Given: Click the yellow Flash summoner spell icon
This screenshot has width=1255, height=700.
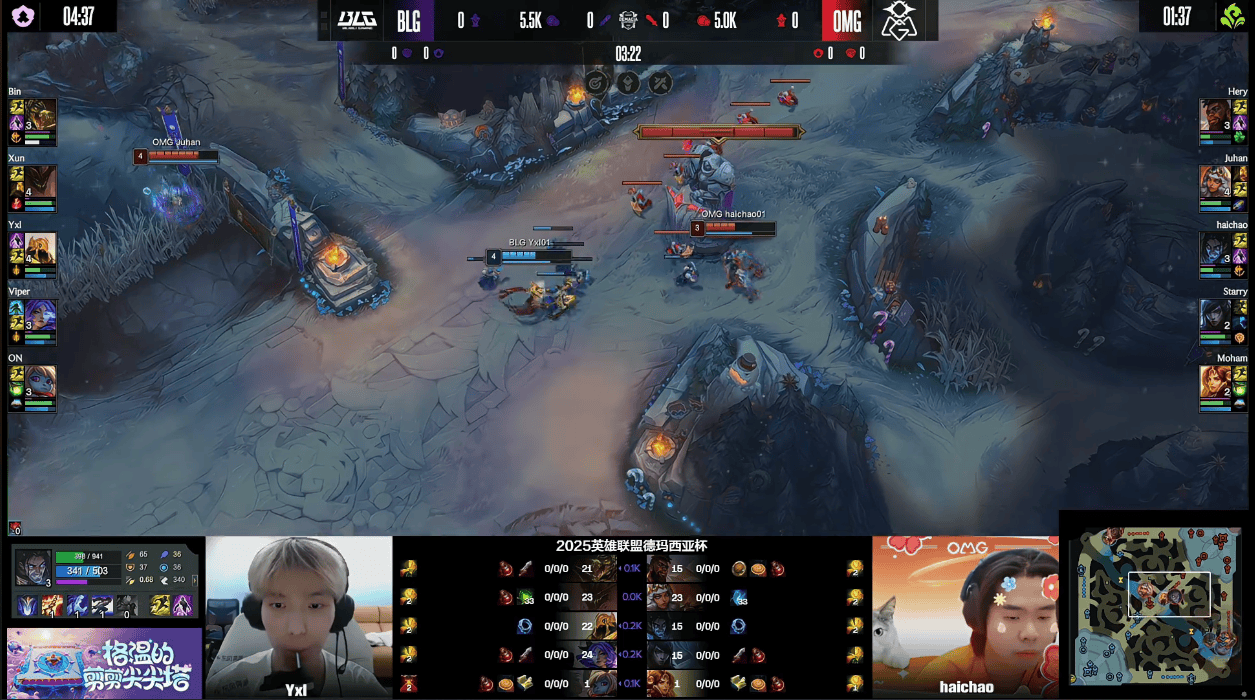Looking at the screenshot, I should click(x=160, y=605).
